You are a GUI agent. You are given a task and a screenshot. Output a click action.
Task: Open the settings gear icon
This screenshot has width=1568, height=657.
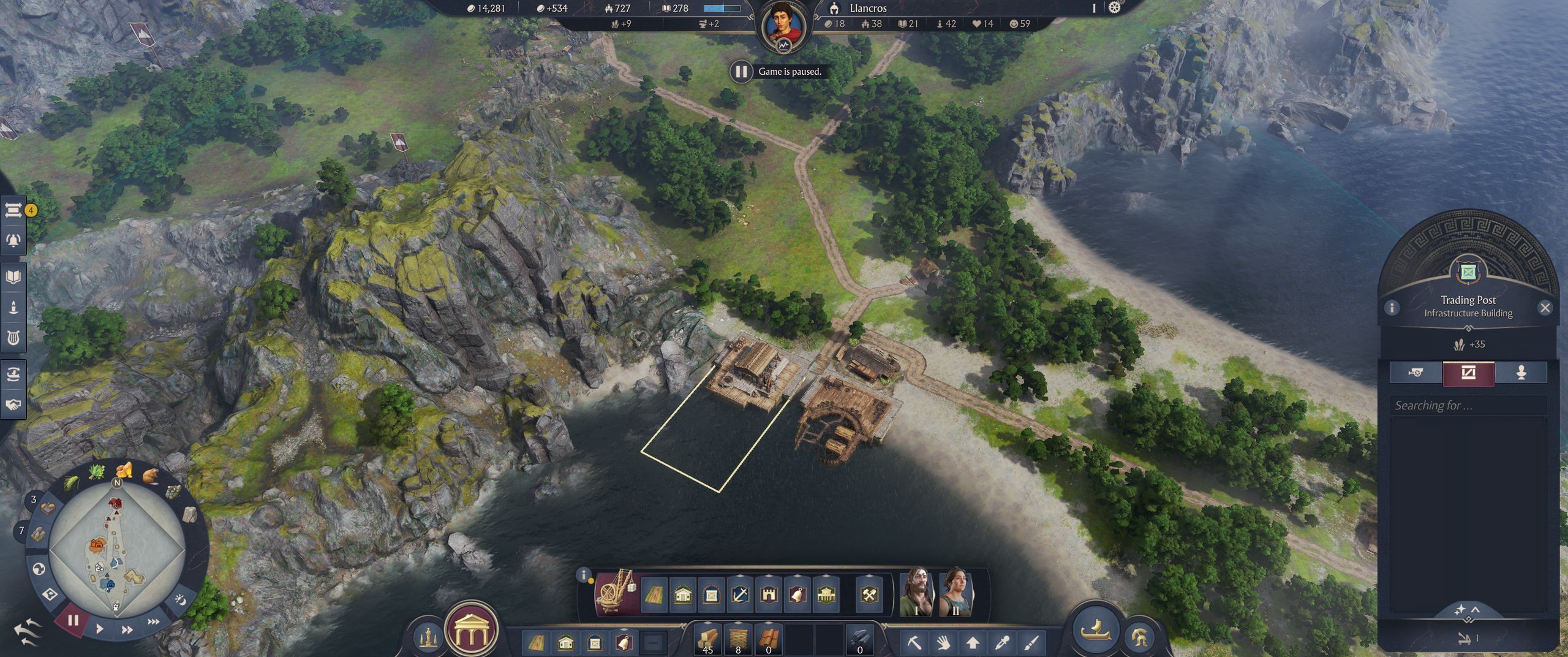pos(1114,8)
